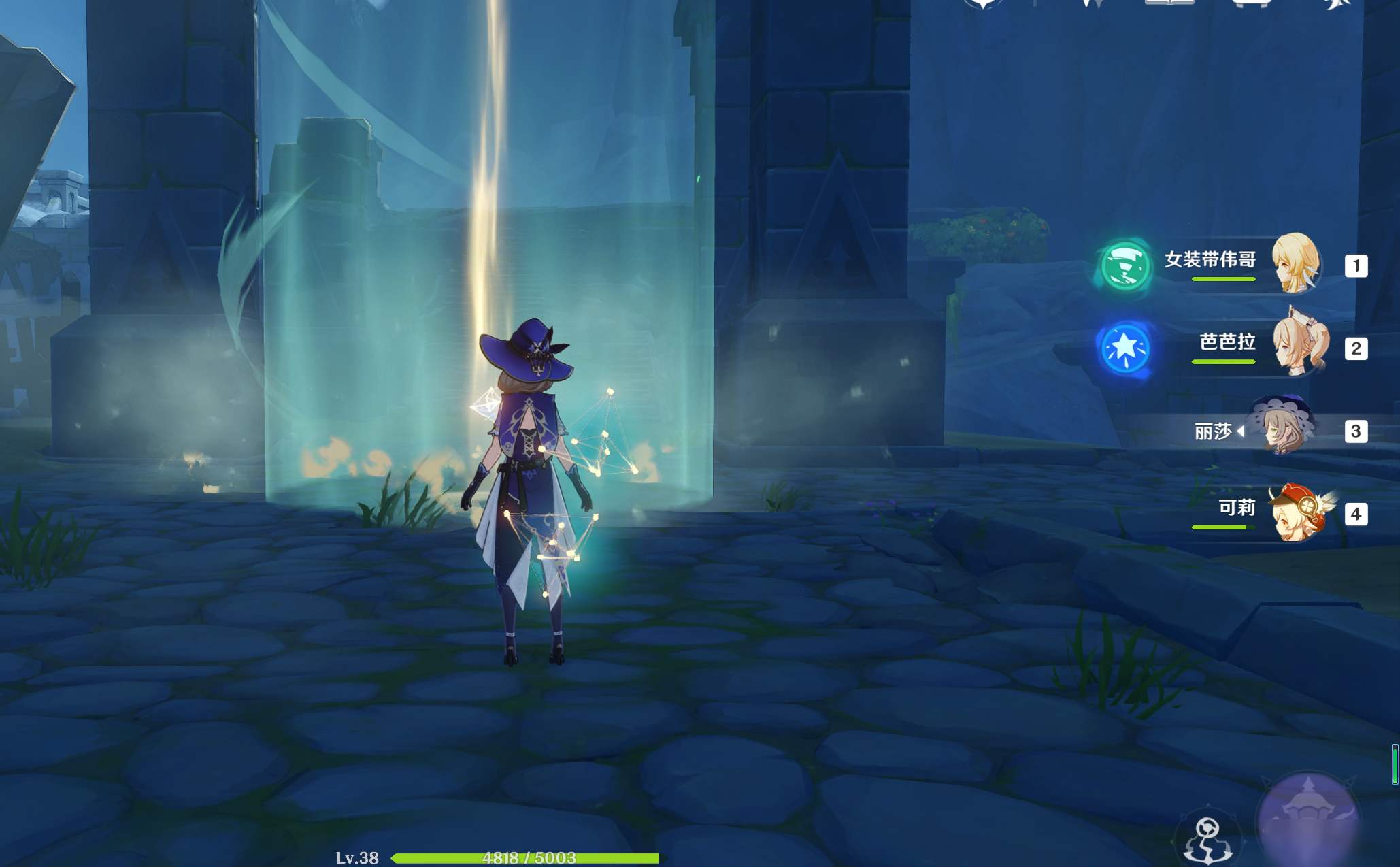The image size is (1400, 867).
Task: Switch to party member 芭芭拉
Action: point(1296,347)
